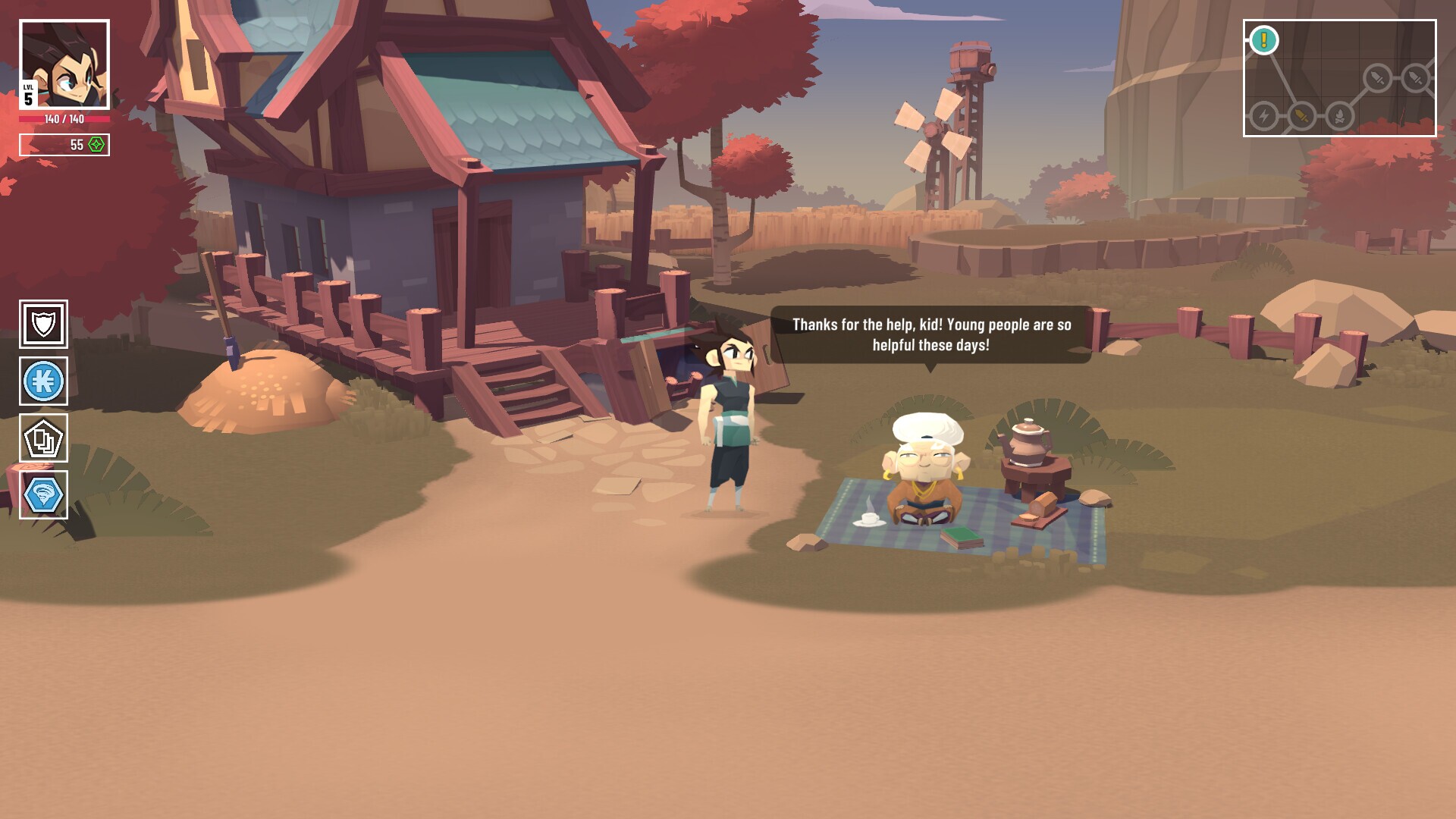Click the rightmost gray sword node on minimap
Image resolution: width=1456 pixels, height=819 pixels.
pyautogui.click(x=1415, y=78)
